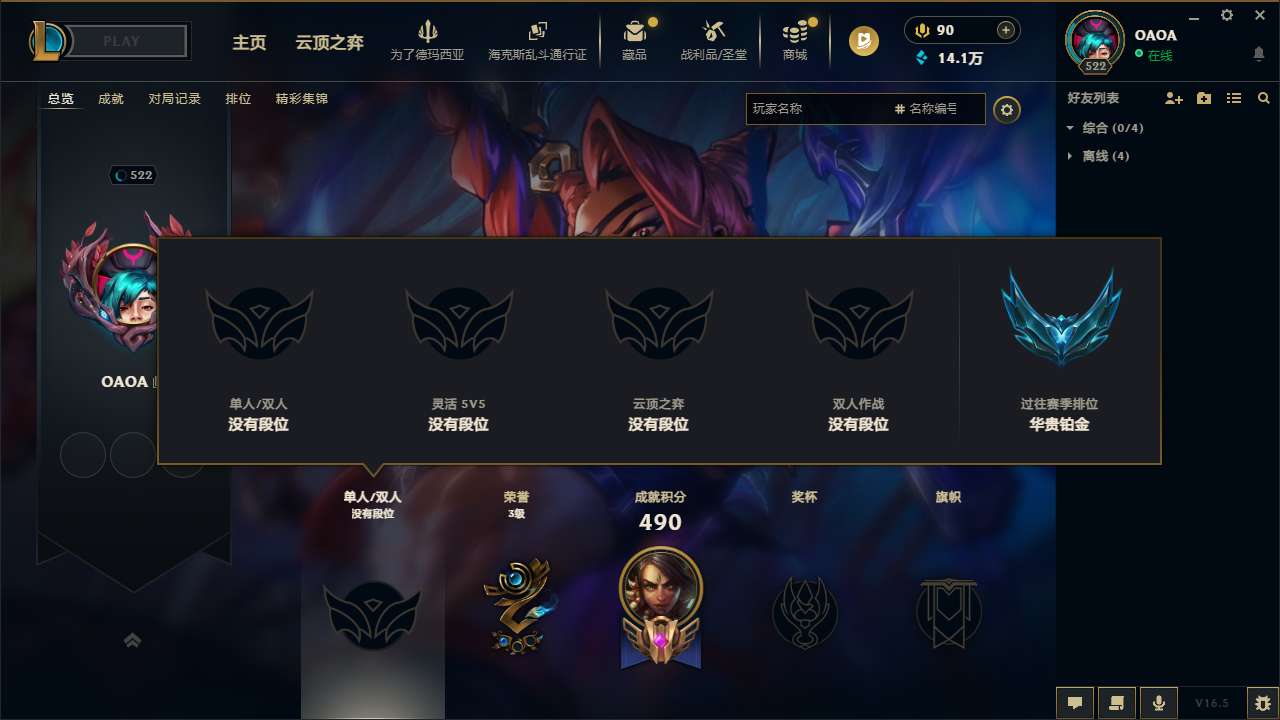Switch to the 排位 tab
The height and width of the screenshot is (720, 1280).
pyautogui.click(x=239, y=99)
